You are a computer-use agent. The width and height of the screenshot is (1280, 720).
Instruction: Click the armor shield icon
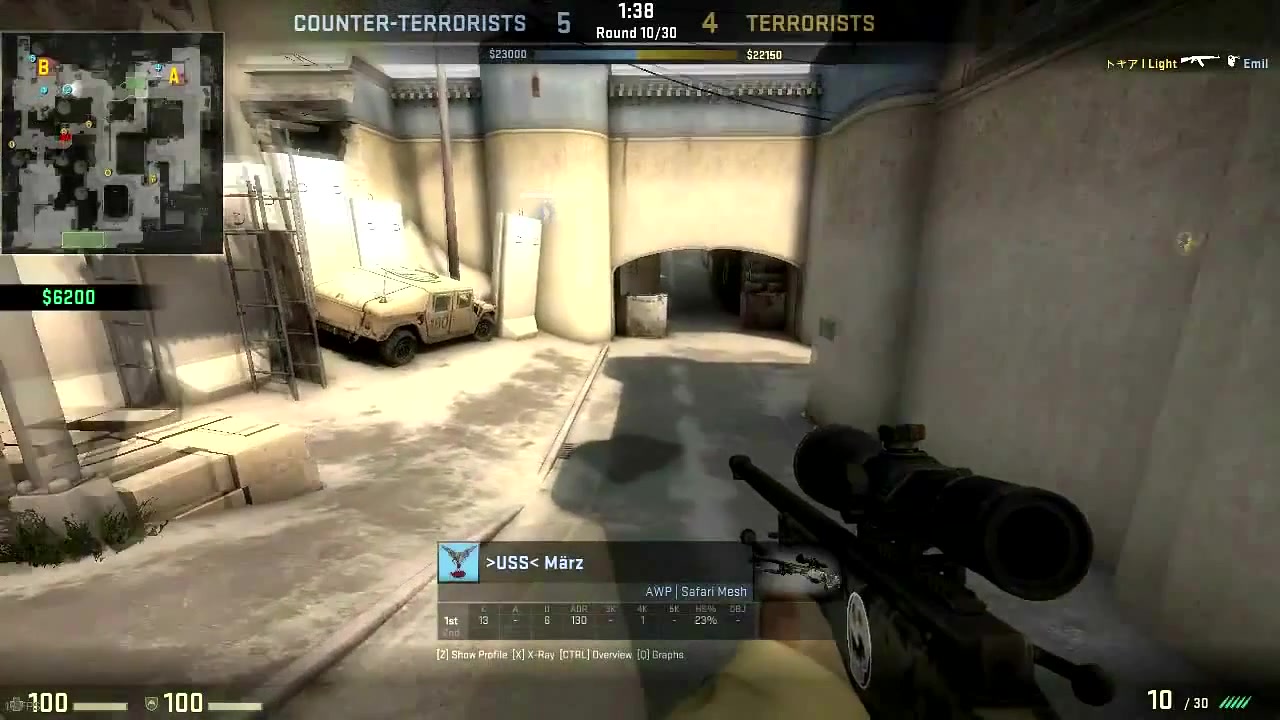(x=150, y=703)
